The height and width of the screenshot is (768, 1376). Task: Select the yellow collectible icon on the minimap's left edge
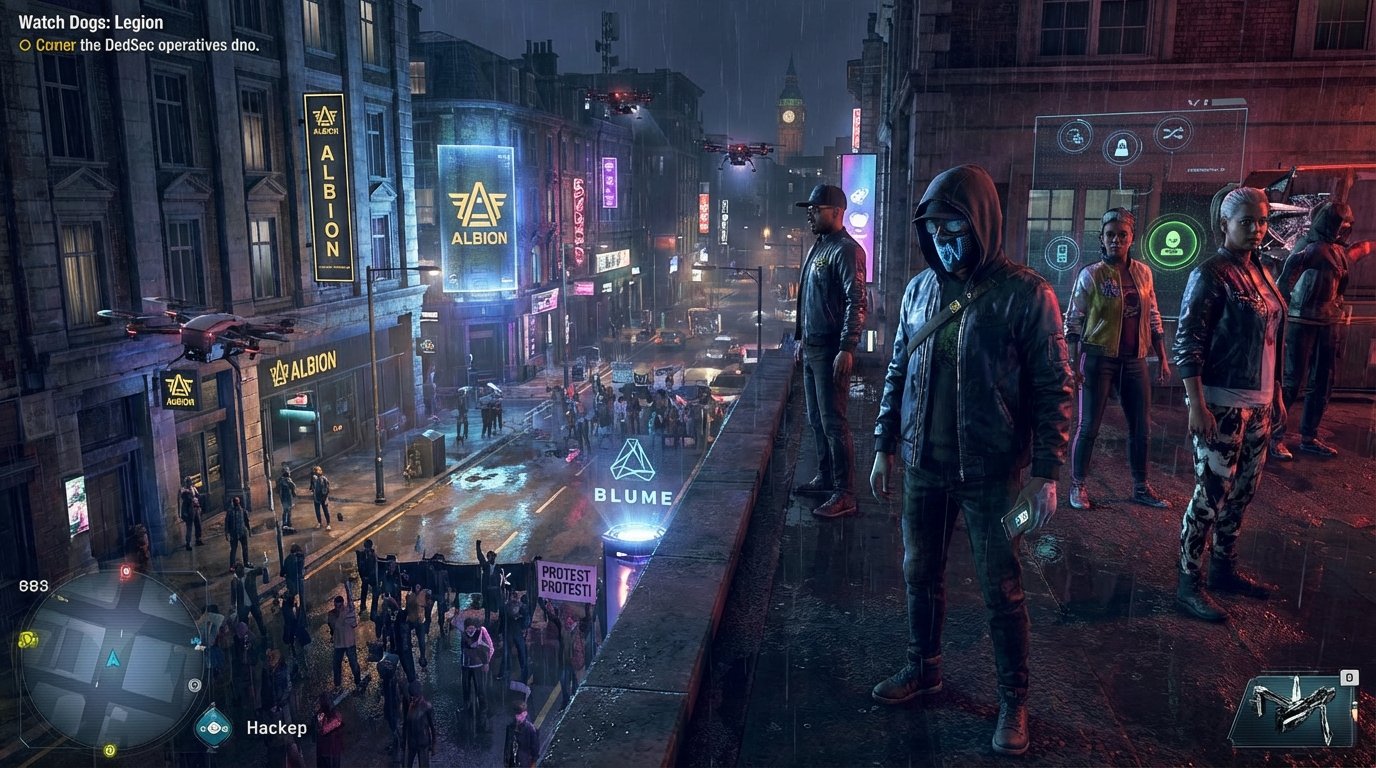point(28,639)
